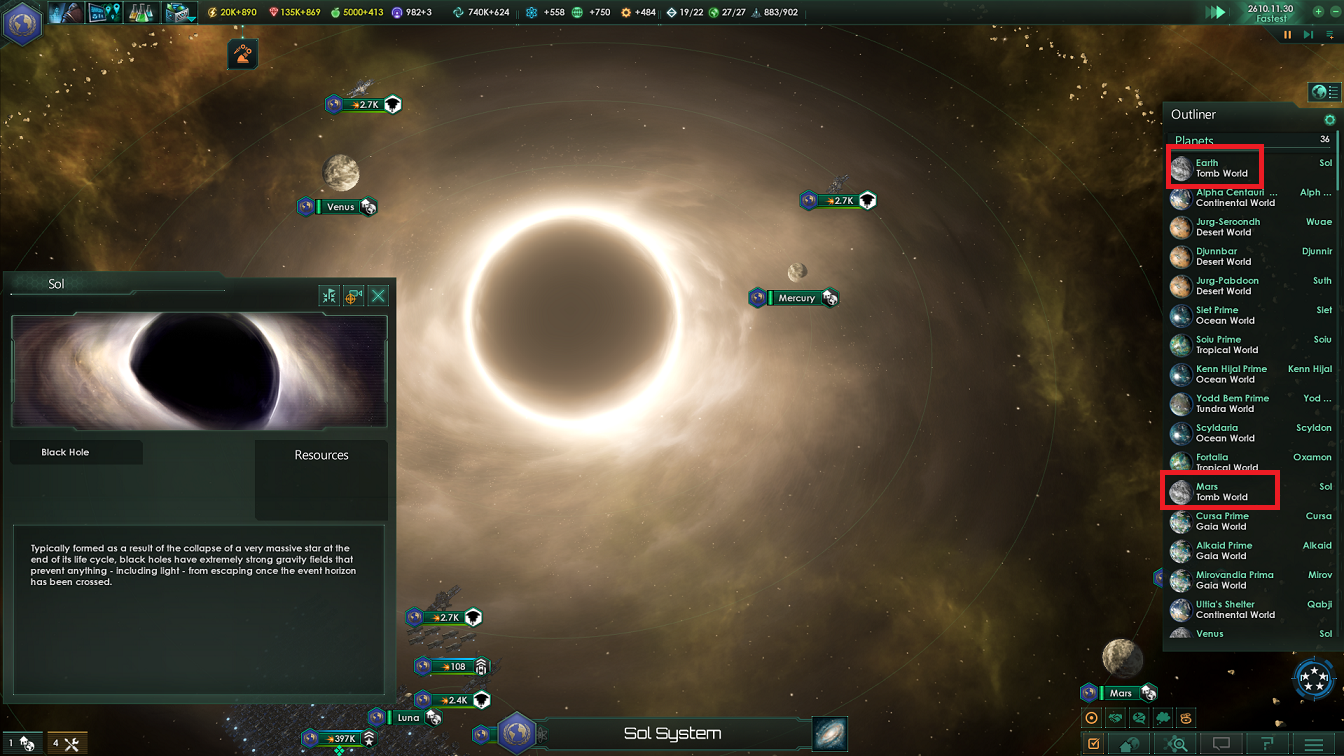Select Alpha Centauri Continental World entry

coord(1236,197)
